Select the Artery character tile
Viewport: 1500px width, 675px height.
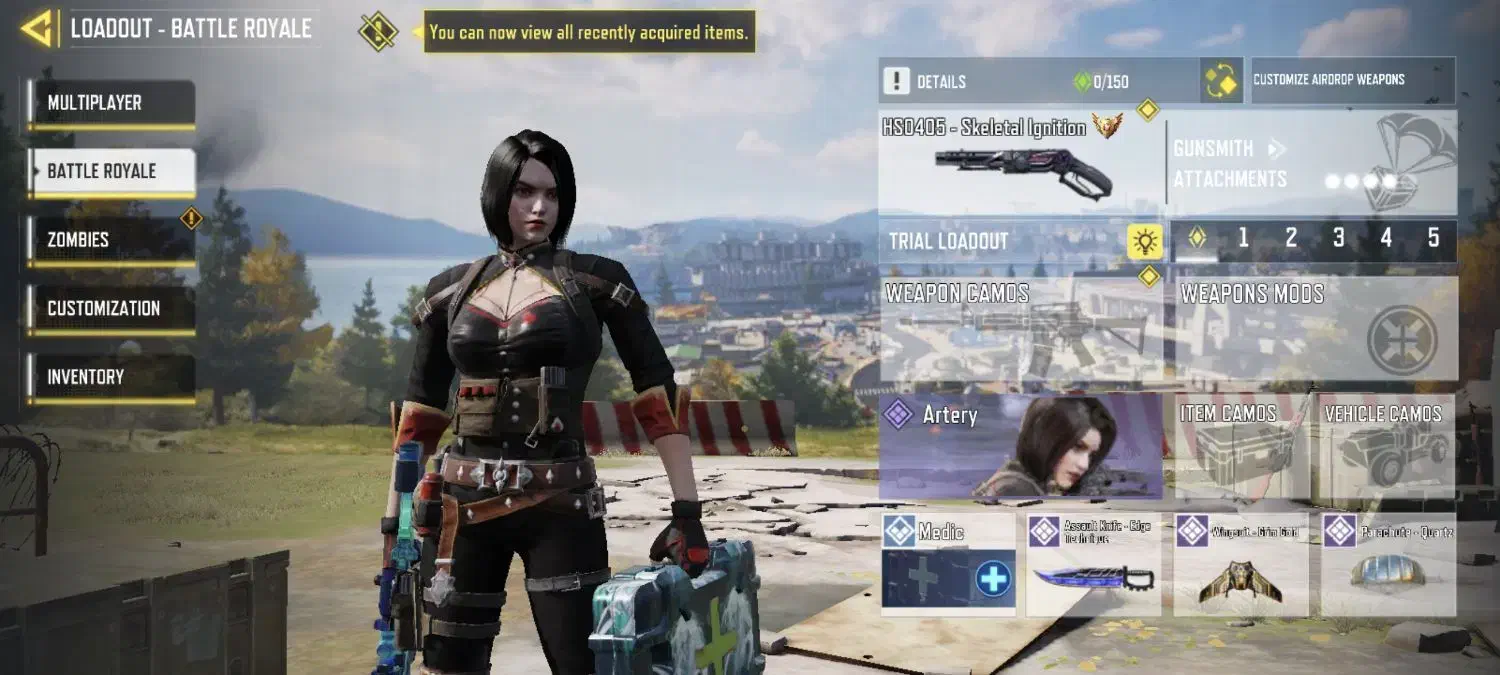pyautogui.click(x=1020, y=446)
